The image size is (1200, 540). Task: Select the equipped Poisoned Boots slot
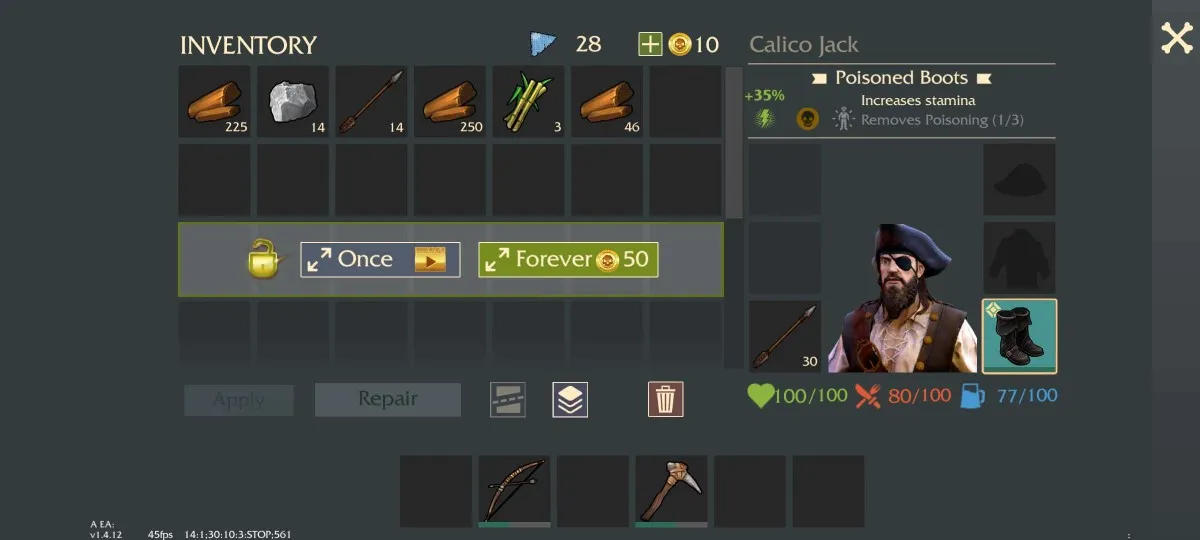[x=1019, y=336]
